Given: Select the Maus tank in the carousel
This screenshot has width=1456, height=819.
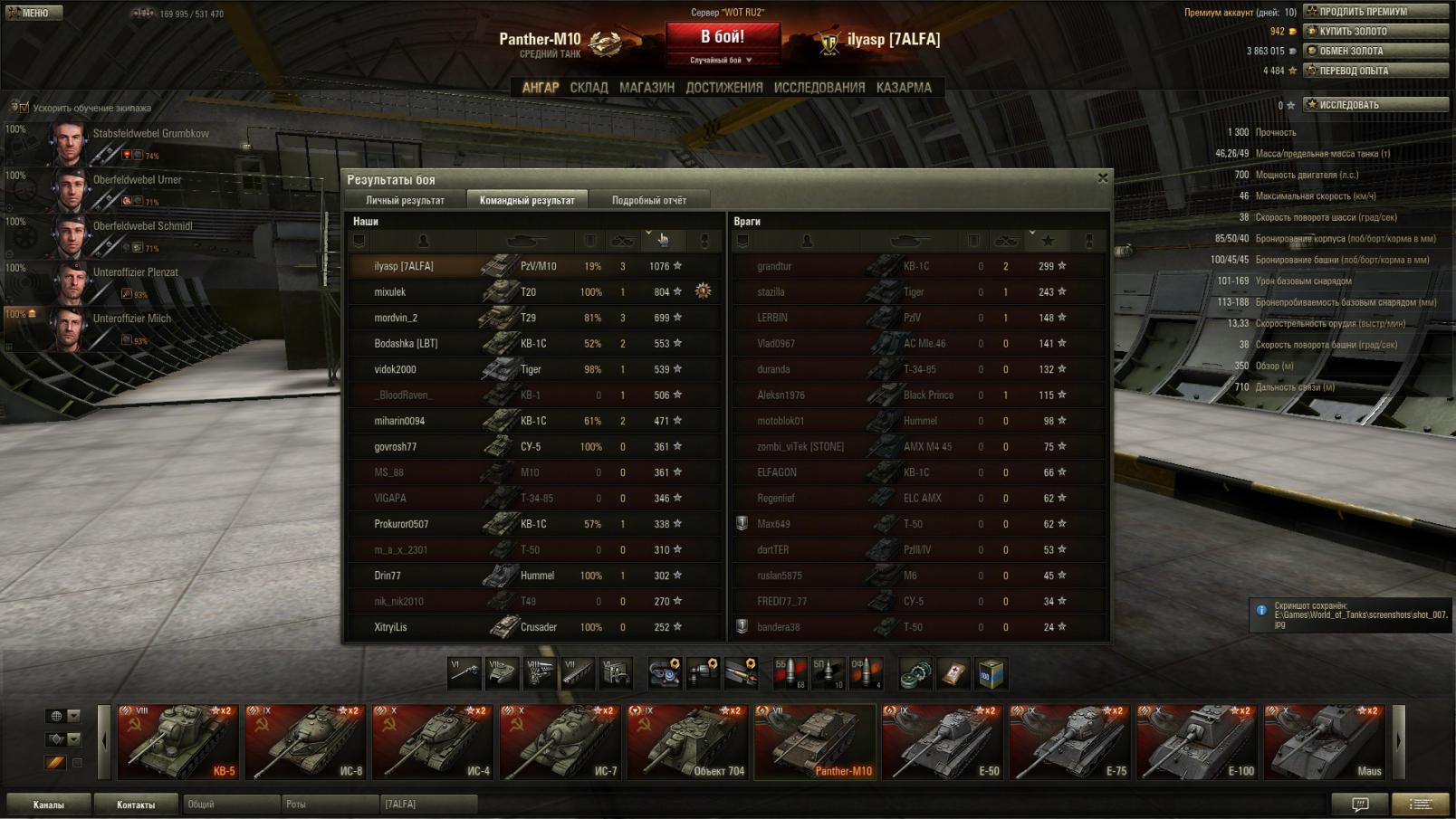Looking at the screenshot, I should (x=1324, y=742).
